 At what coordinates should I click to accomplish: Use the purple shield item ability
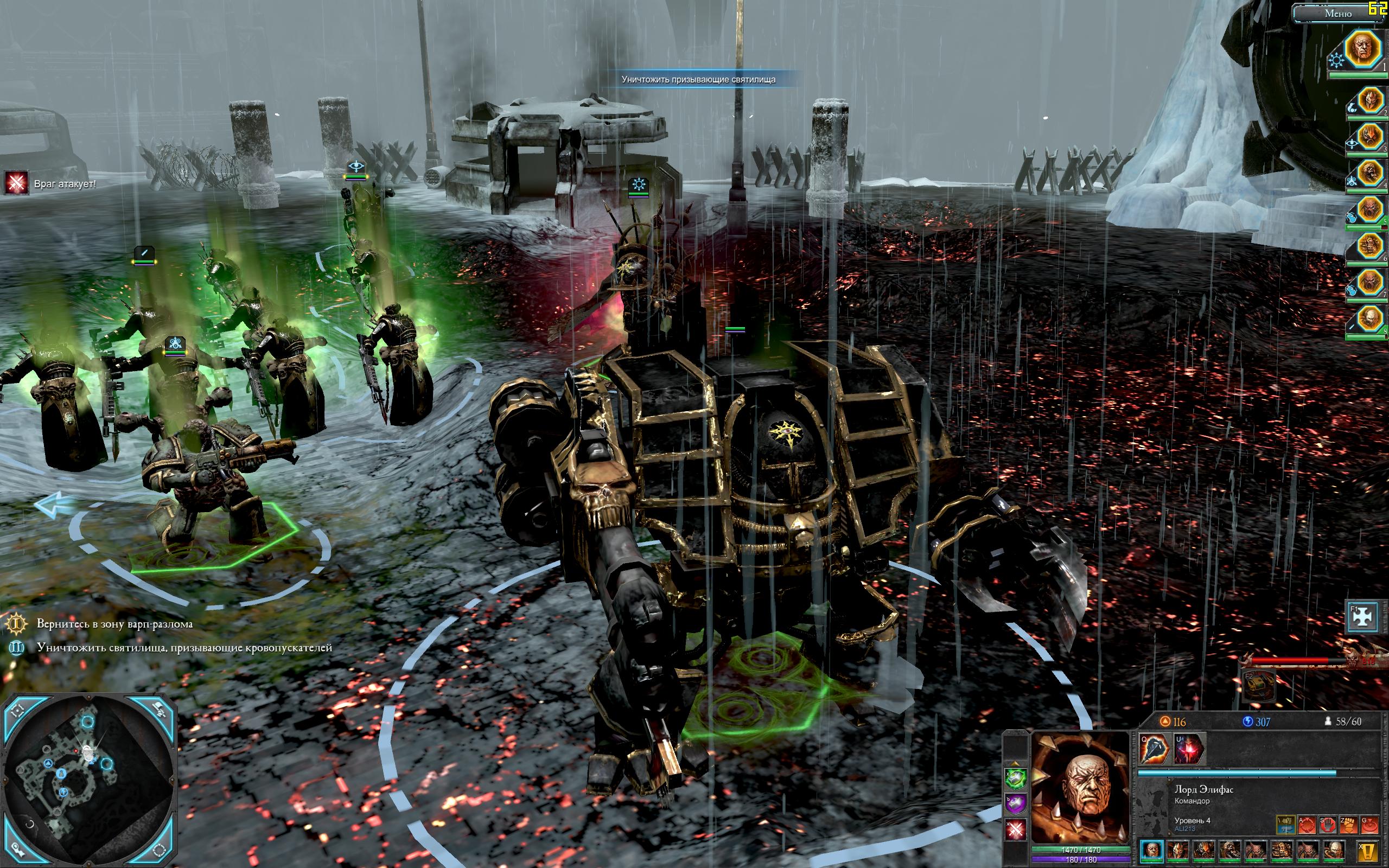(1016, 803)
